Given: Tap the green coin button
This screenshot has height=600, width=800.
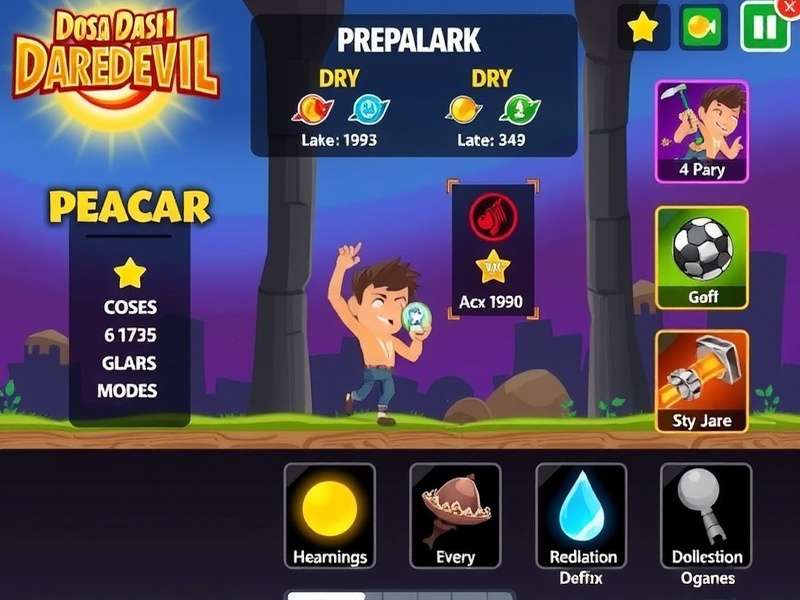Looking at the screenshot, I should click(x=703, y=27).
